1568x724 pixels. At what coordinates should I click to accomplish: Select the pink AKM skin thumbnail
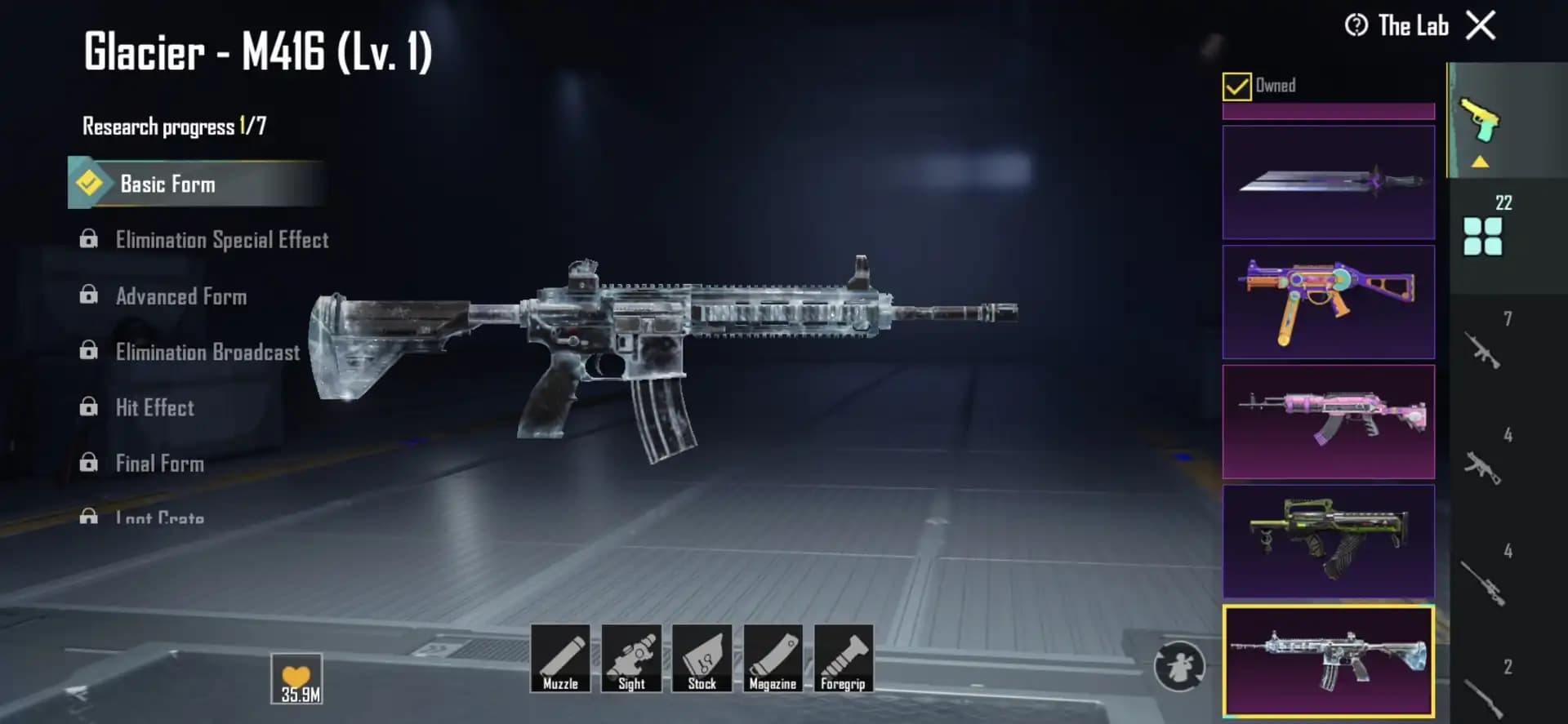point(1328,421)
